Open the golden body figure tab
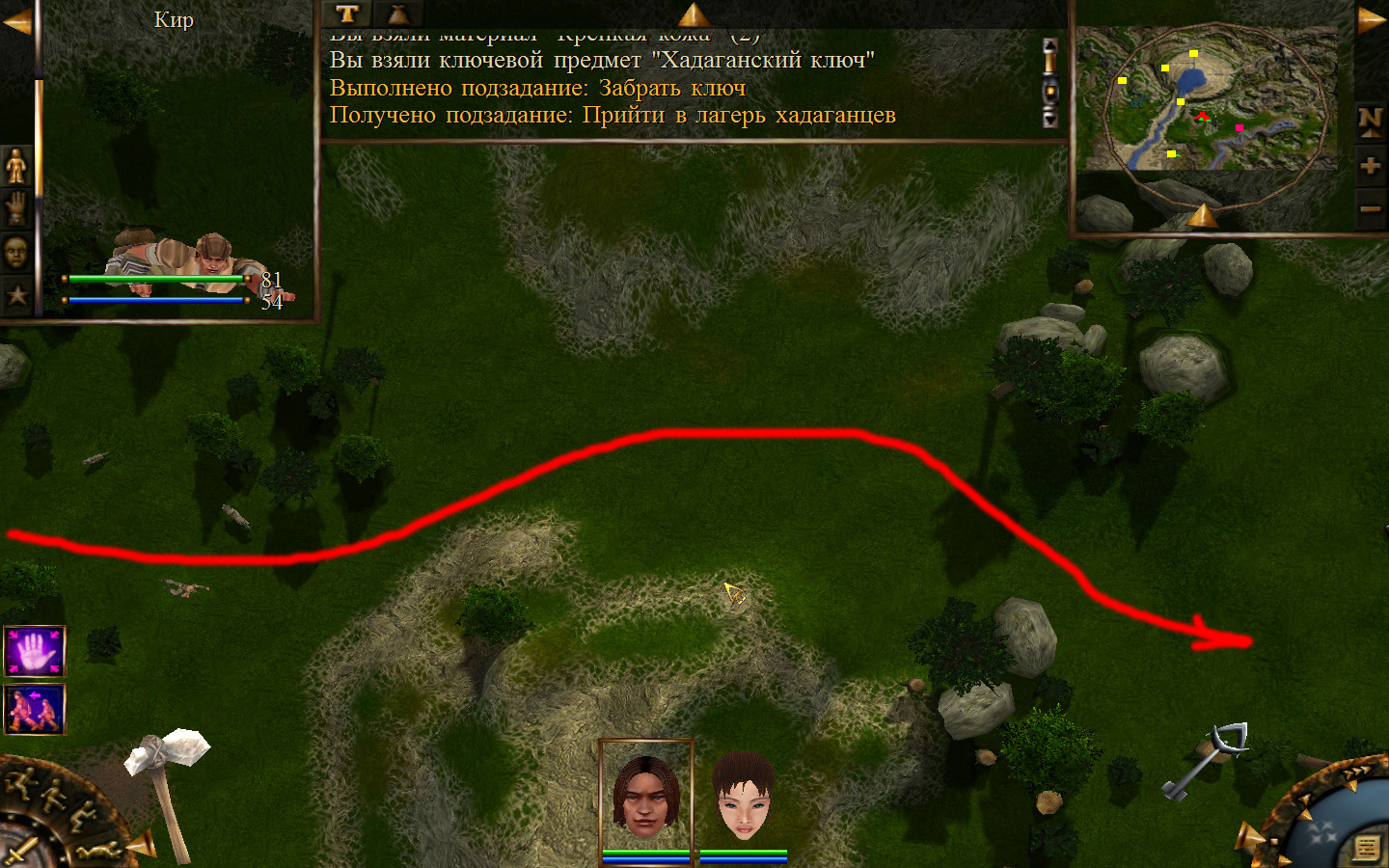The image size is (1389, 868). pos(16,167)
